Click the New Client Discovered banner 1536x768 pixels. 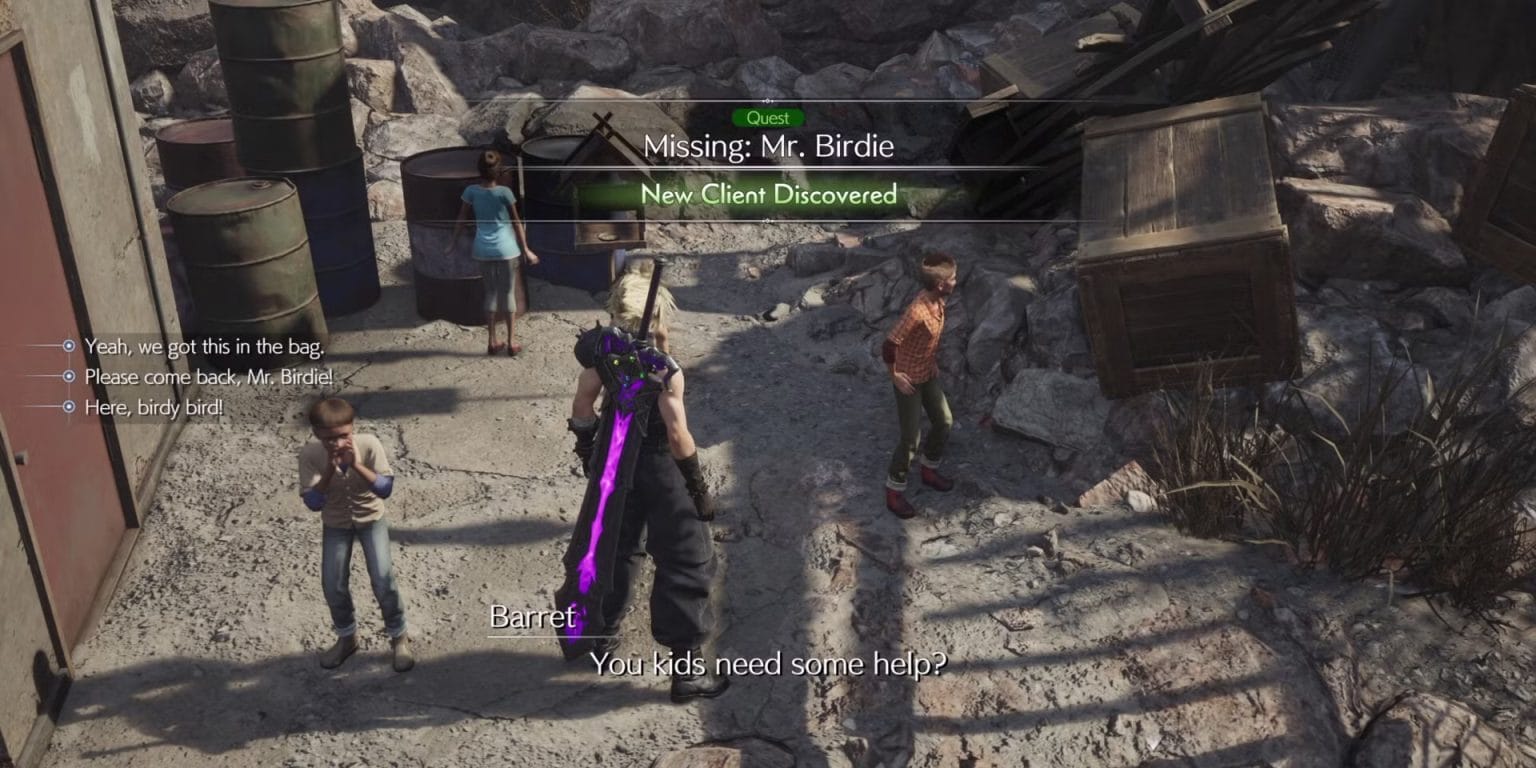[x=768, y=194]
